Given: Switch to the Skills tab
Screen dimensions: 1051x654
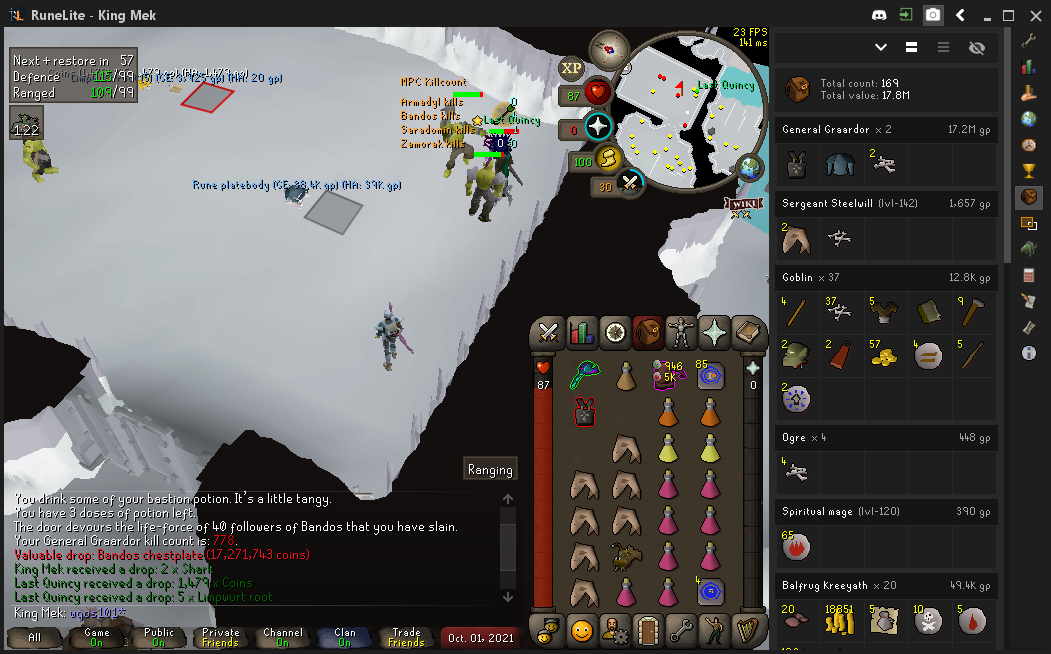Looking at the screenshot, I should [581, 333].
